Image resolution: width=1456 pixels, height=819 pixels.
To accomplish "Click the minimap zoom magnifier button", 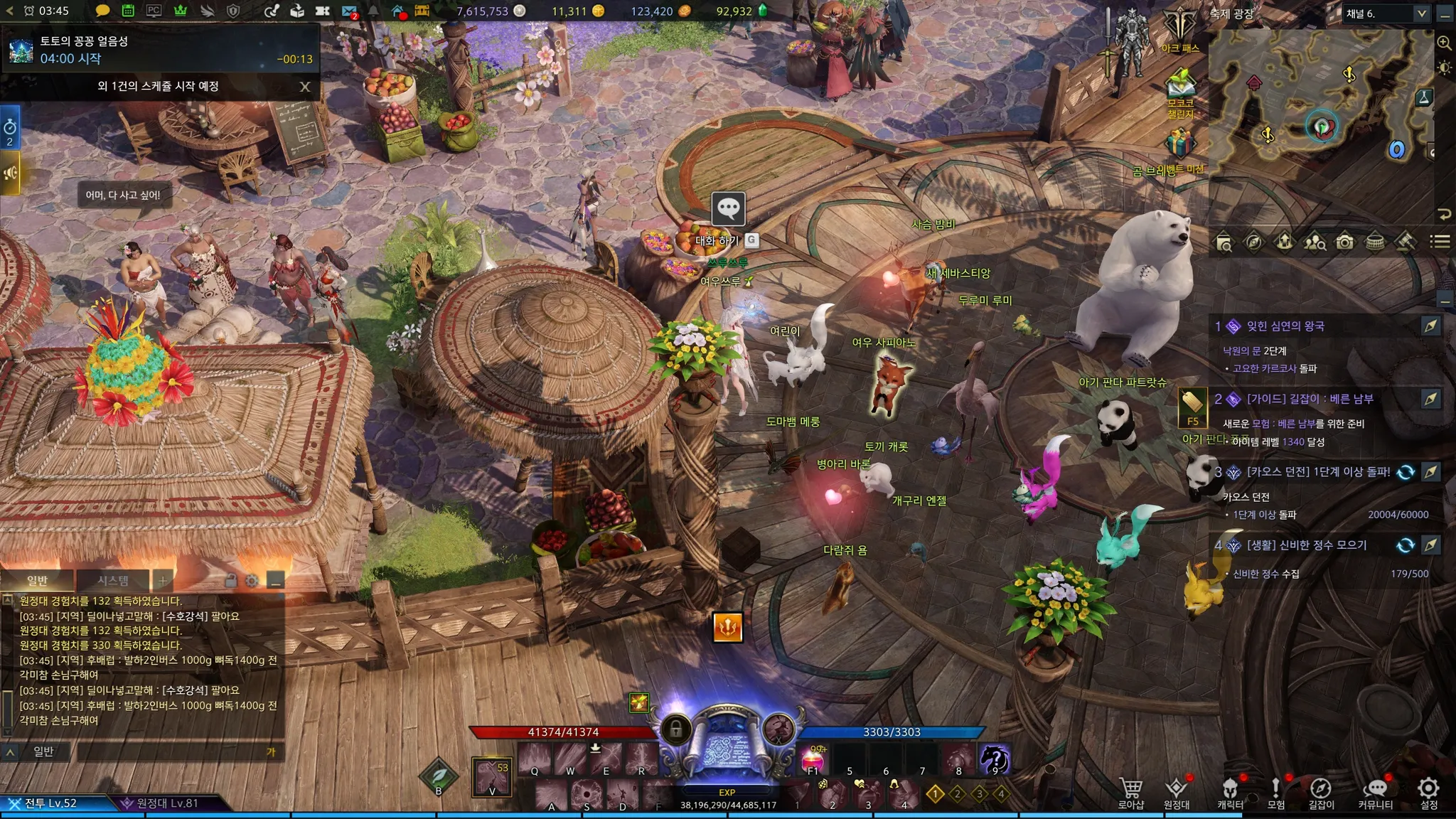I will pyautogui.click(x=1444, y=43).
